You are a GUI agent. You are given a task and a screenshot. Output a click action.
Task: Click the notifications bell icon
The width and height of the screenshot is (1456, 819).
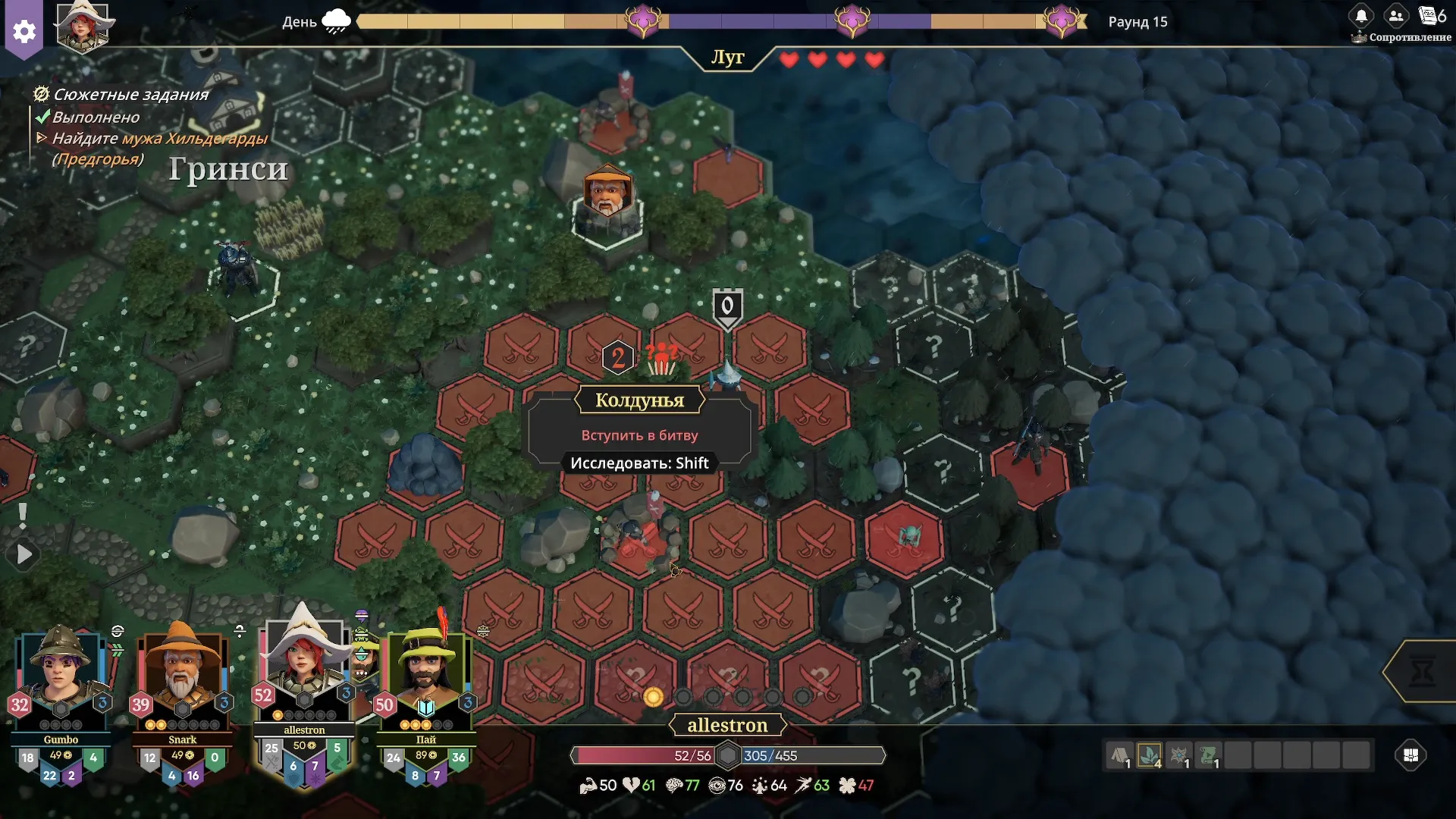[1361, 16]
